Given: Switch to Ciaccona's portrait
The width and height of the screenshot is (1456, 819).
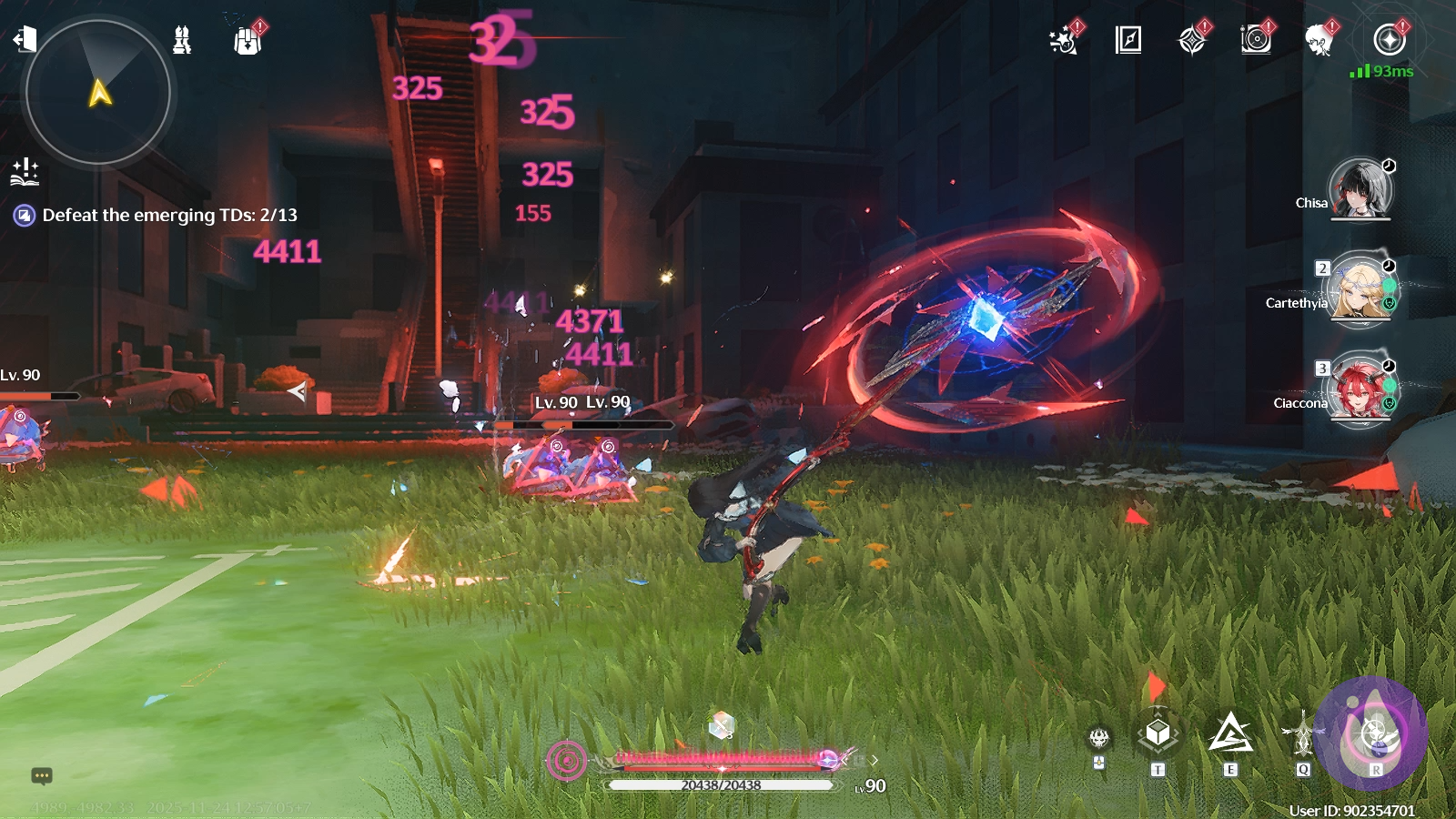Looking at the screenshot, I should (x=1360, y=390).
